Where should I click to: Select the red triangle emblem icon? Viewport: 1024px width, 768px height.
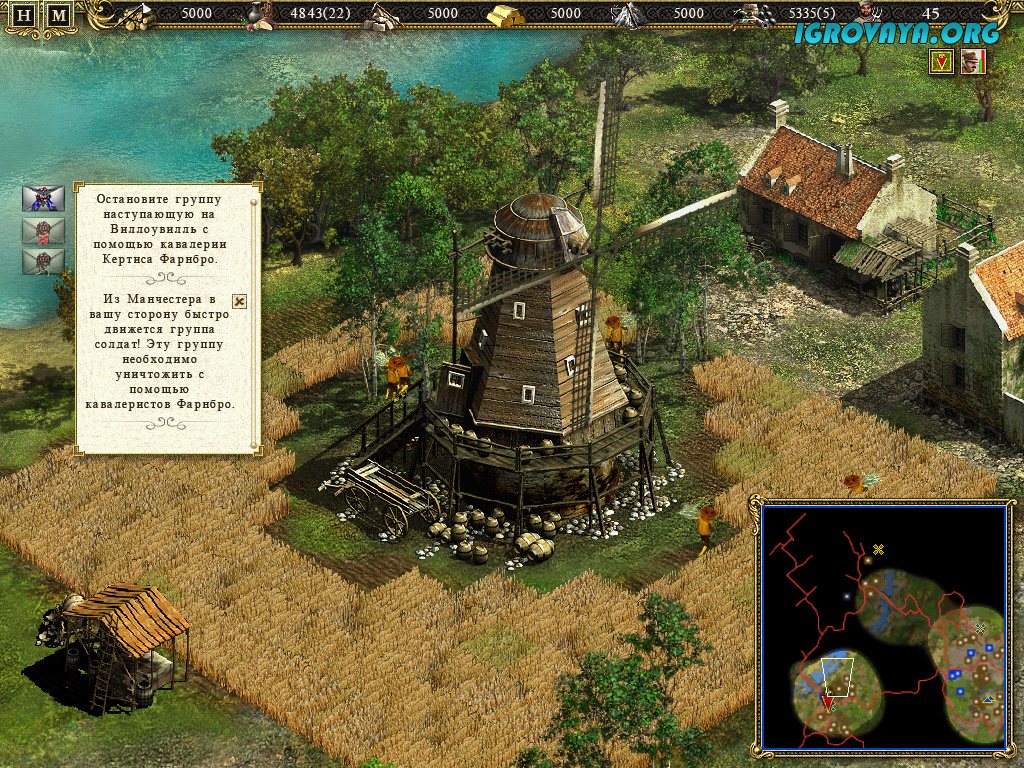[x=940, y=62]
